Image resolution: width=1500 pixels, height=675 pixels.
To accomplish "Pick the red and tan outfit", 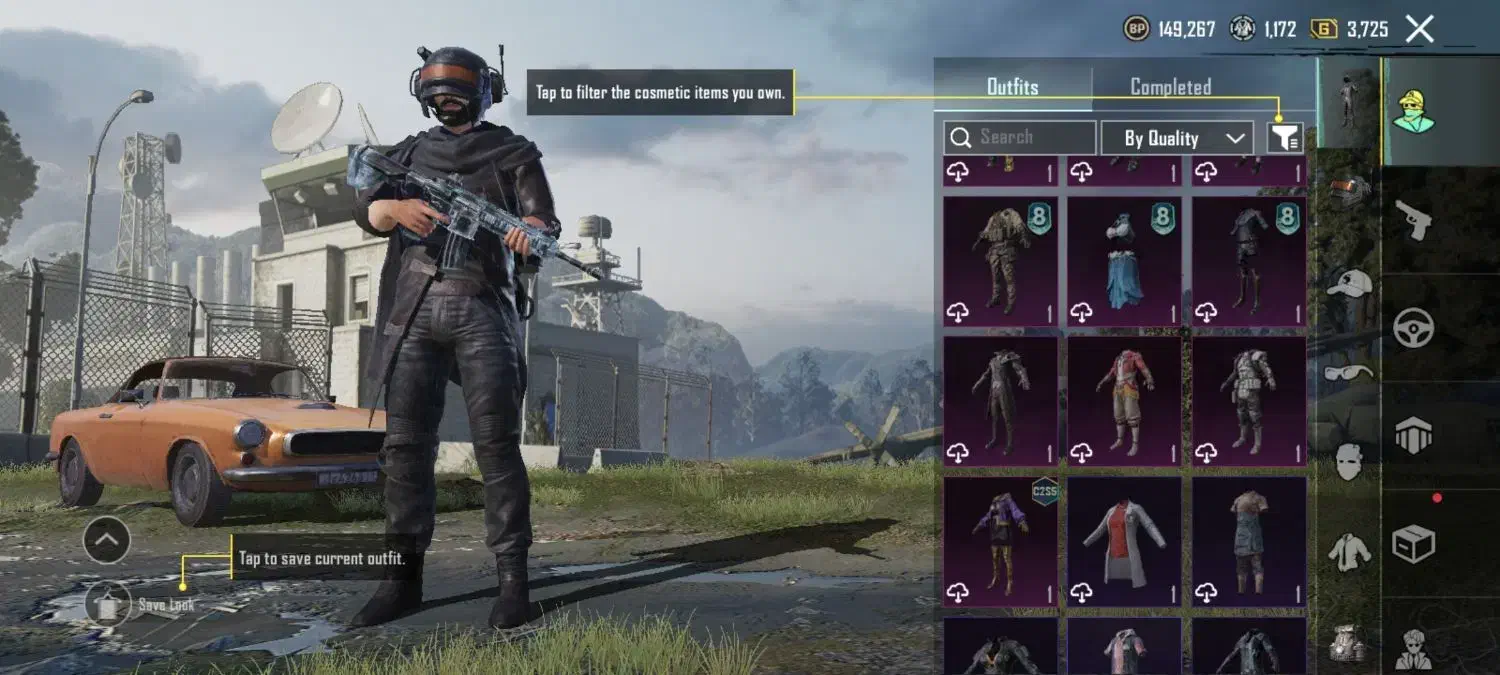I will [x=1124, y=401].
